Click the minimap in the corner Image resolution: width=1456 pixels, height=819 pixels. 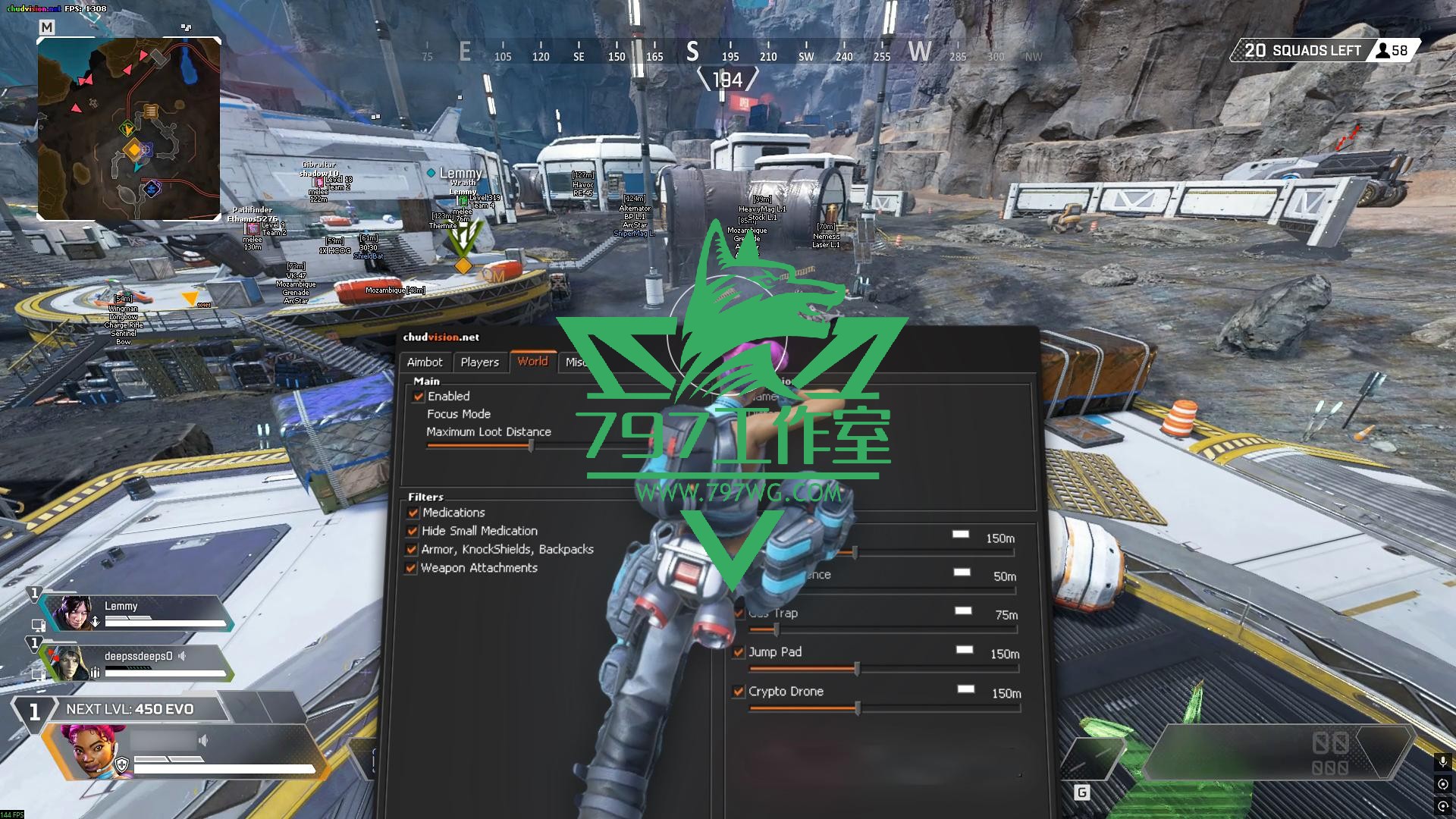[x=129, y=129]
